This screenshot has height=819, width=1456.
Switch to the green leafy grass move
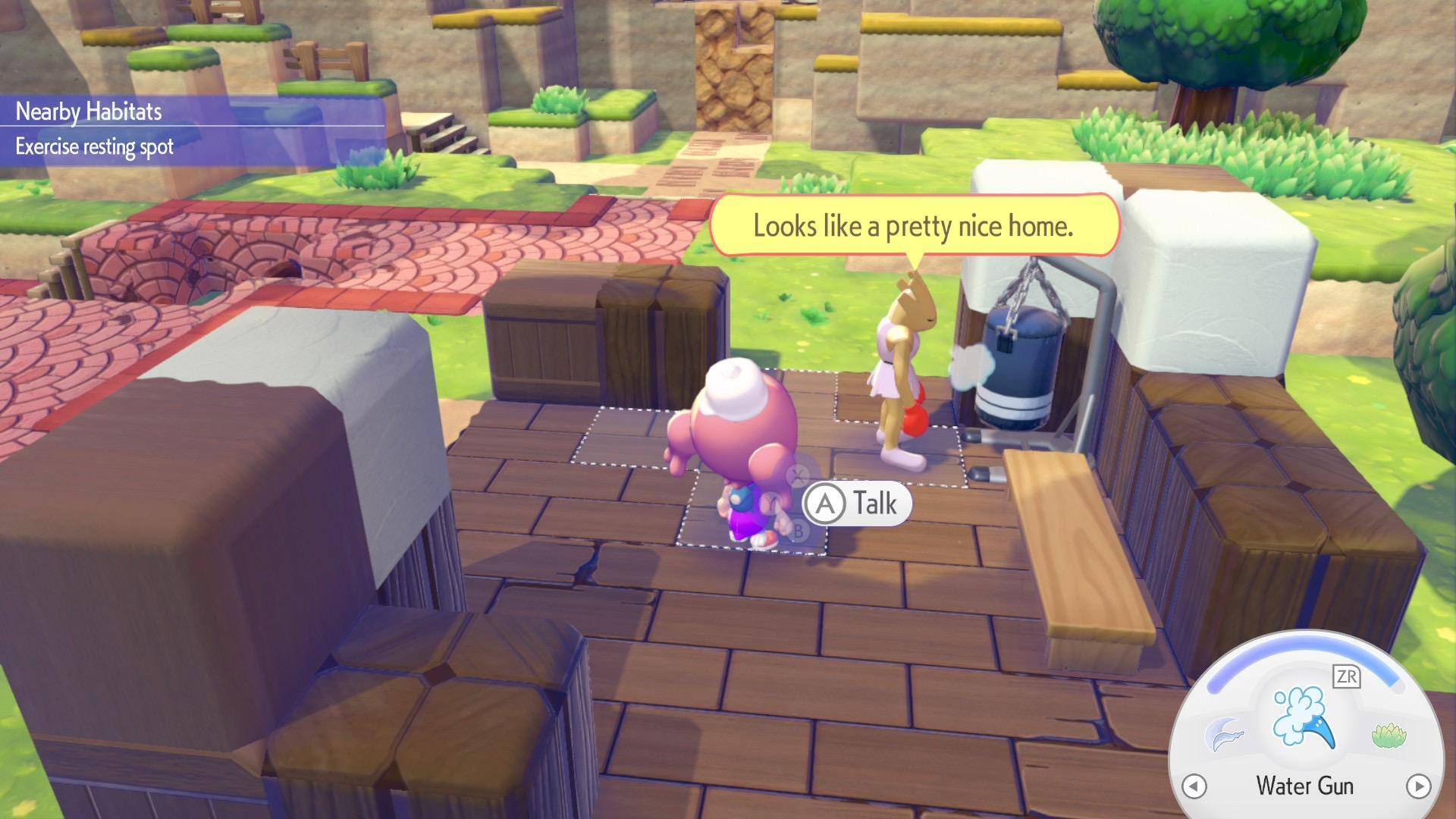pos(1389,735)
